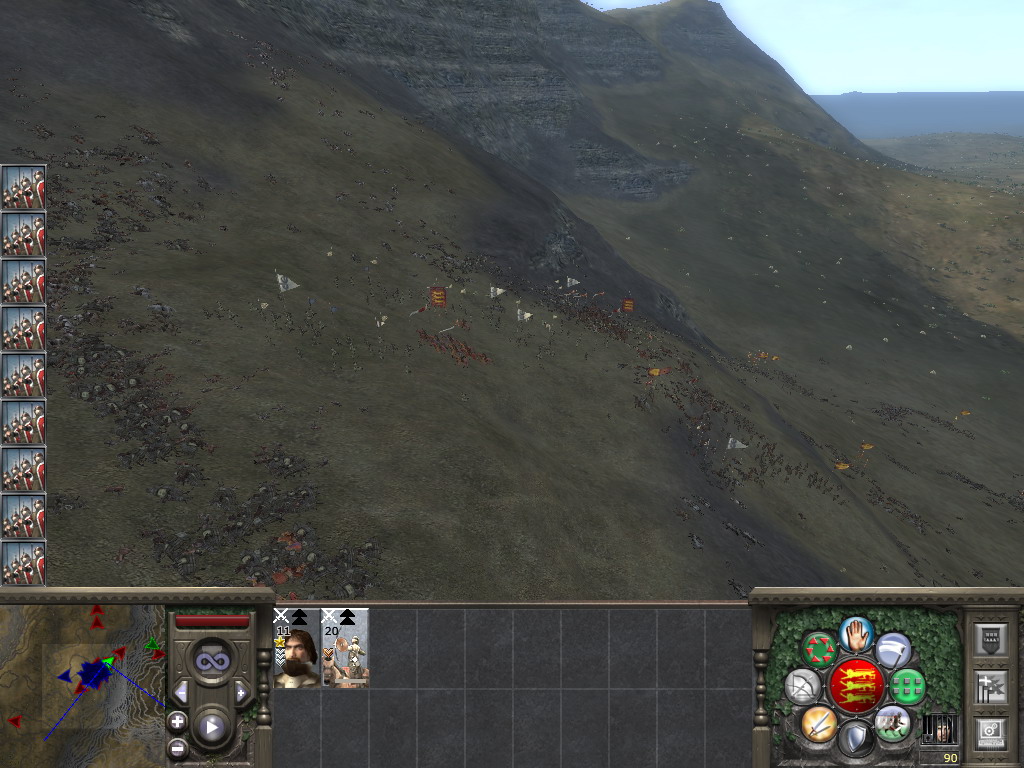Zoom in the minimap with plus button

177,720
